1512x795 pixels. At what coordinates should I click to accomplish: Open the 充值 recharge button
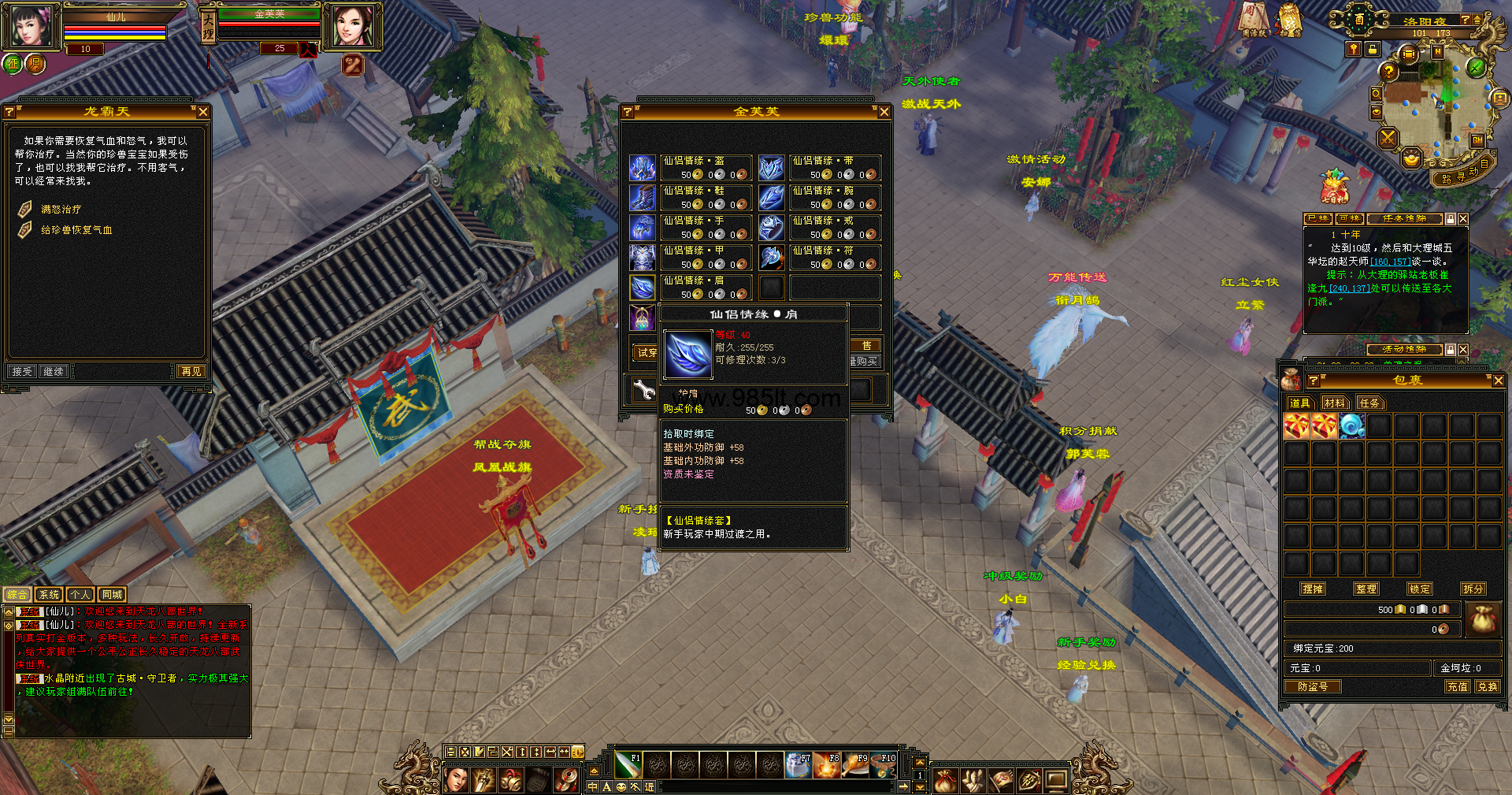[x=1457, y=686]
